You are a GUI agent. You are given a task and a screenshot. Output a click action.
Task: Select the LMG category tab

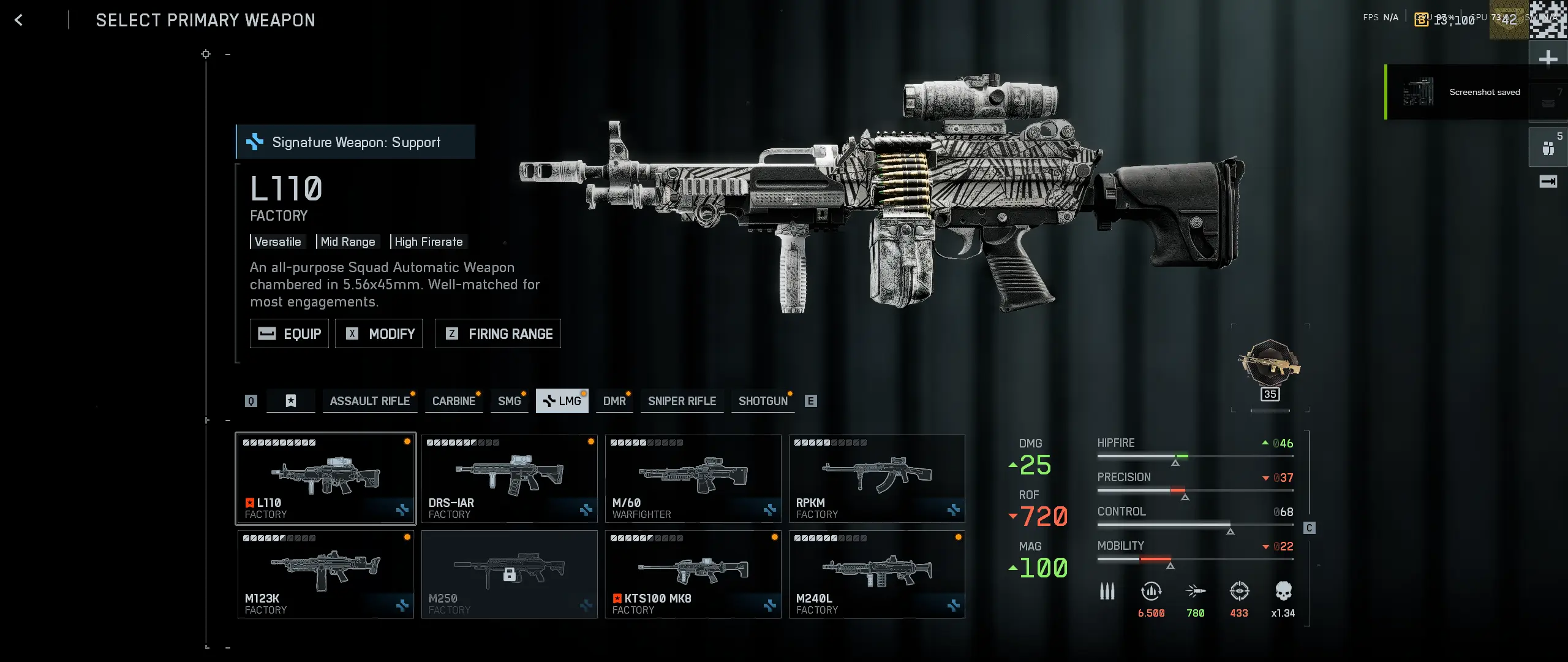562,401
